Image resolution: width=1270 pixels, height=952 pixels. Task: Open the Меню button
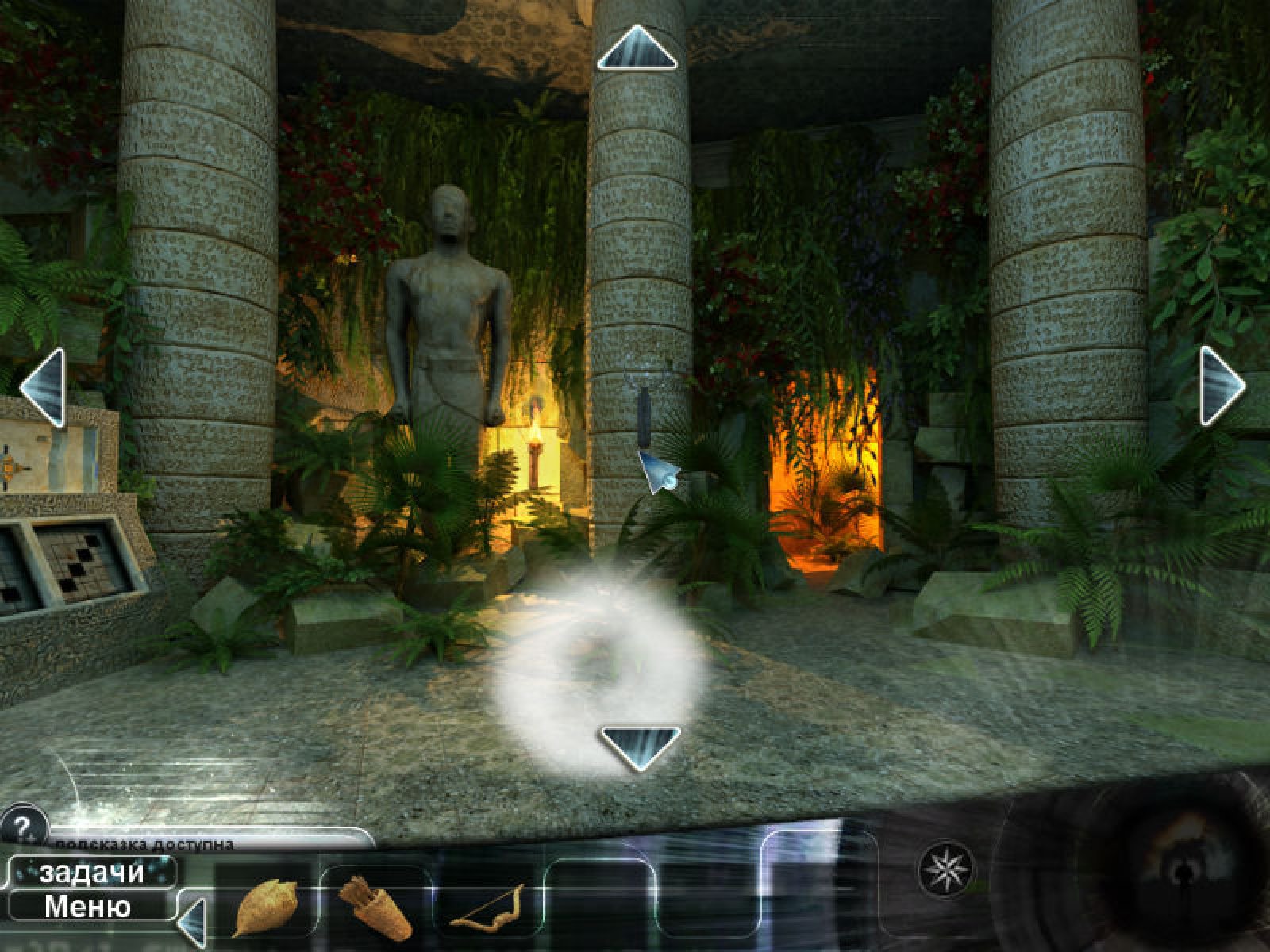pos(87,906)
